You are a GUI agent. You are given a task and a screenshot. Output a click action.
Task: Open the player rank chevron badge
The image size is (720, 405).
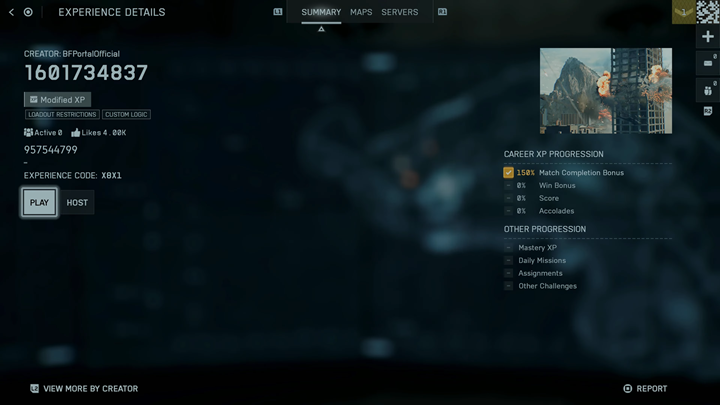pyautogui.click(x=684, y=12)
